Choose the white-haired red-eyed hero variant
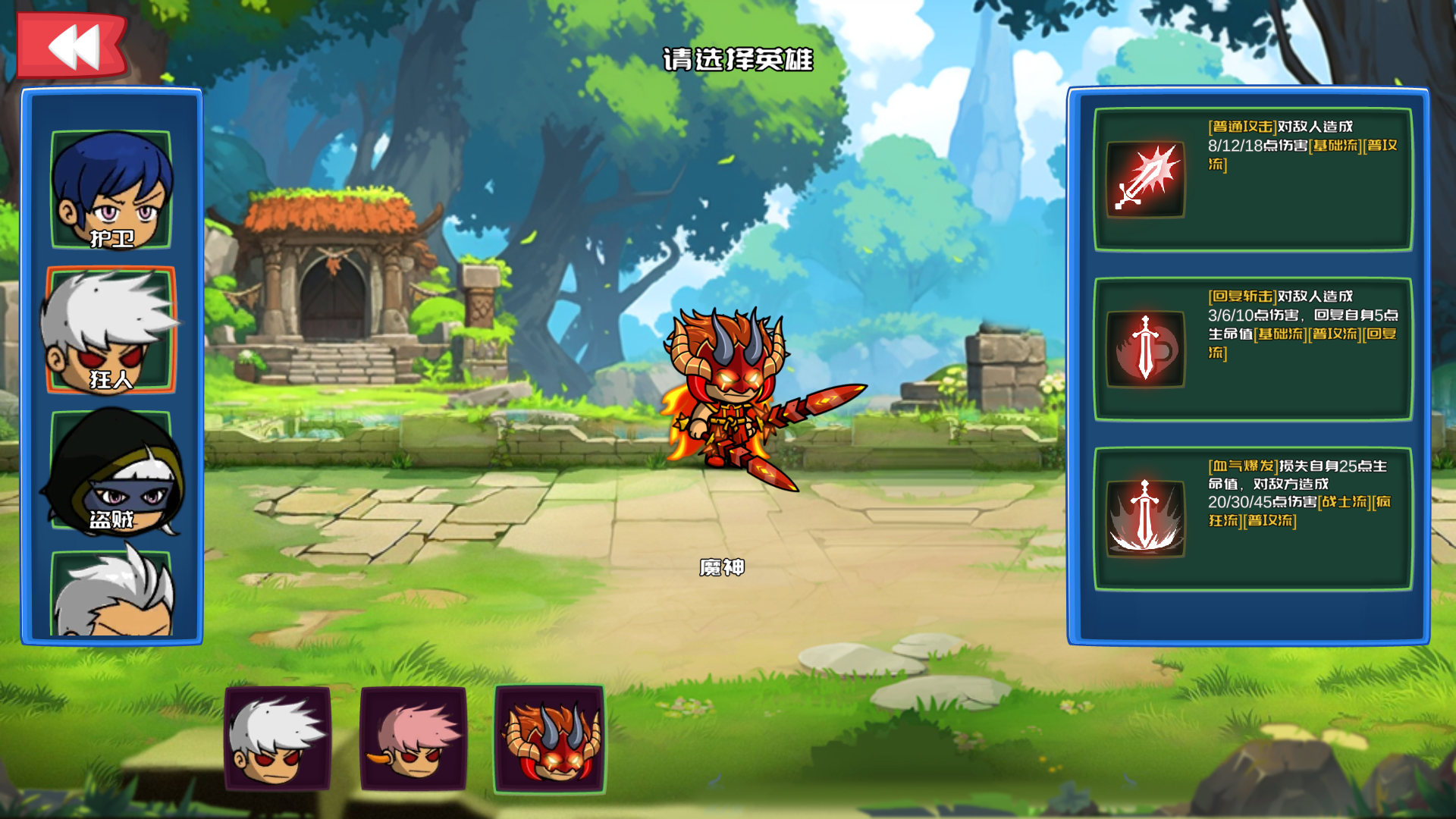Screen dimensions: 1456x819 pyautogui.click(x=278, y=739)
